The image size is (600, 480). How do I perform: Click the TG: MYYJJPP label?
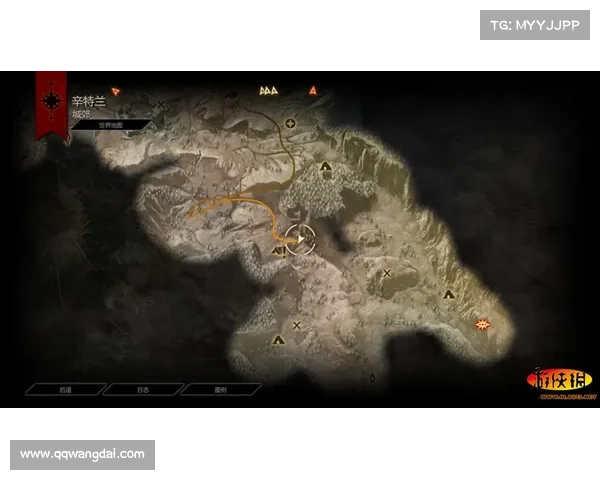[535, 24]
